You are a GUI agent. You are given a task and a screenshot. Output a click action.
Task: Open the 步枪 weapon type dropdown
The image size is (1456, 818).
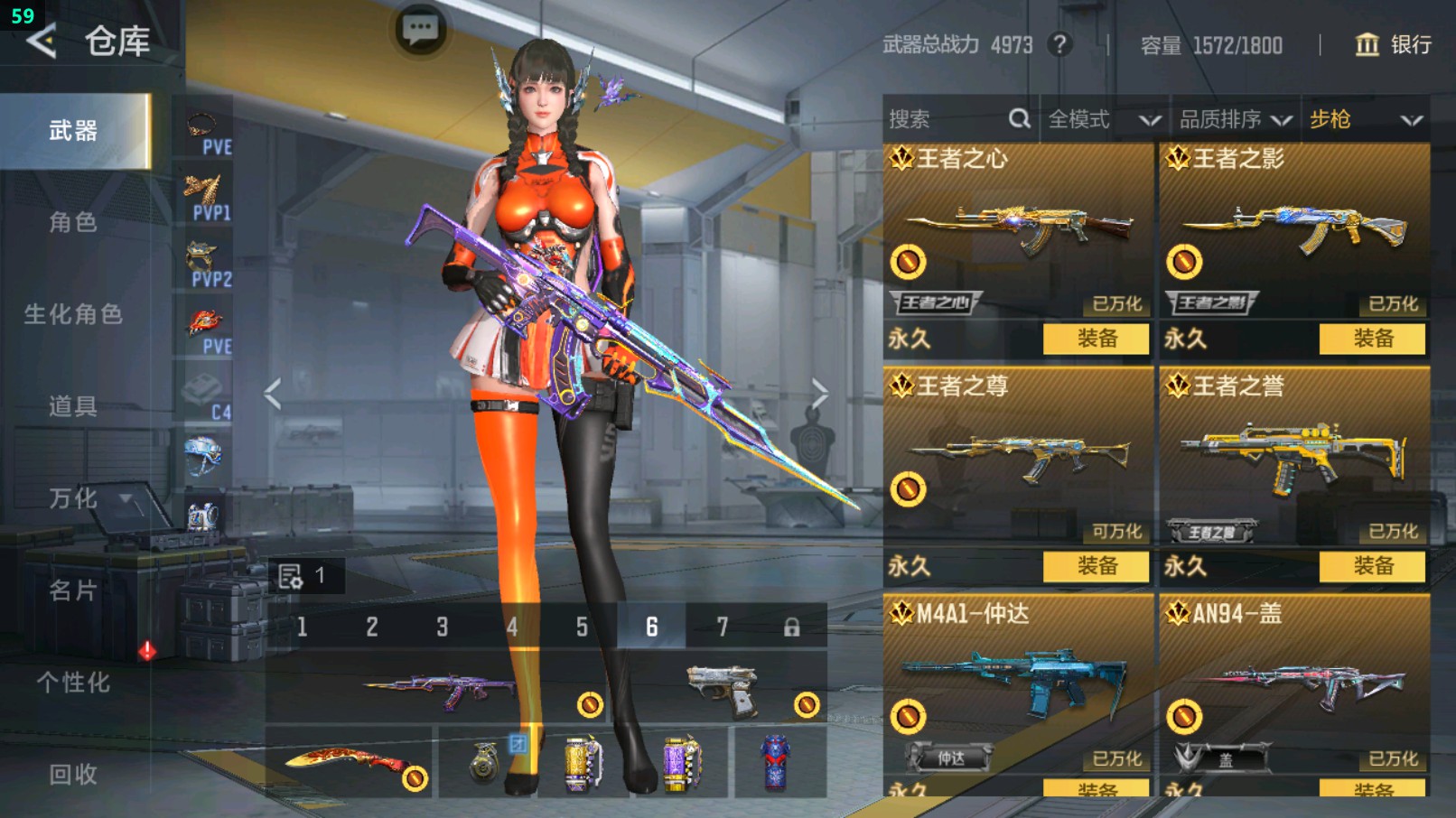coord(1365,119)
